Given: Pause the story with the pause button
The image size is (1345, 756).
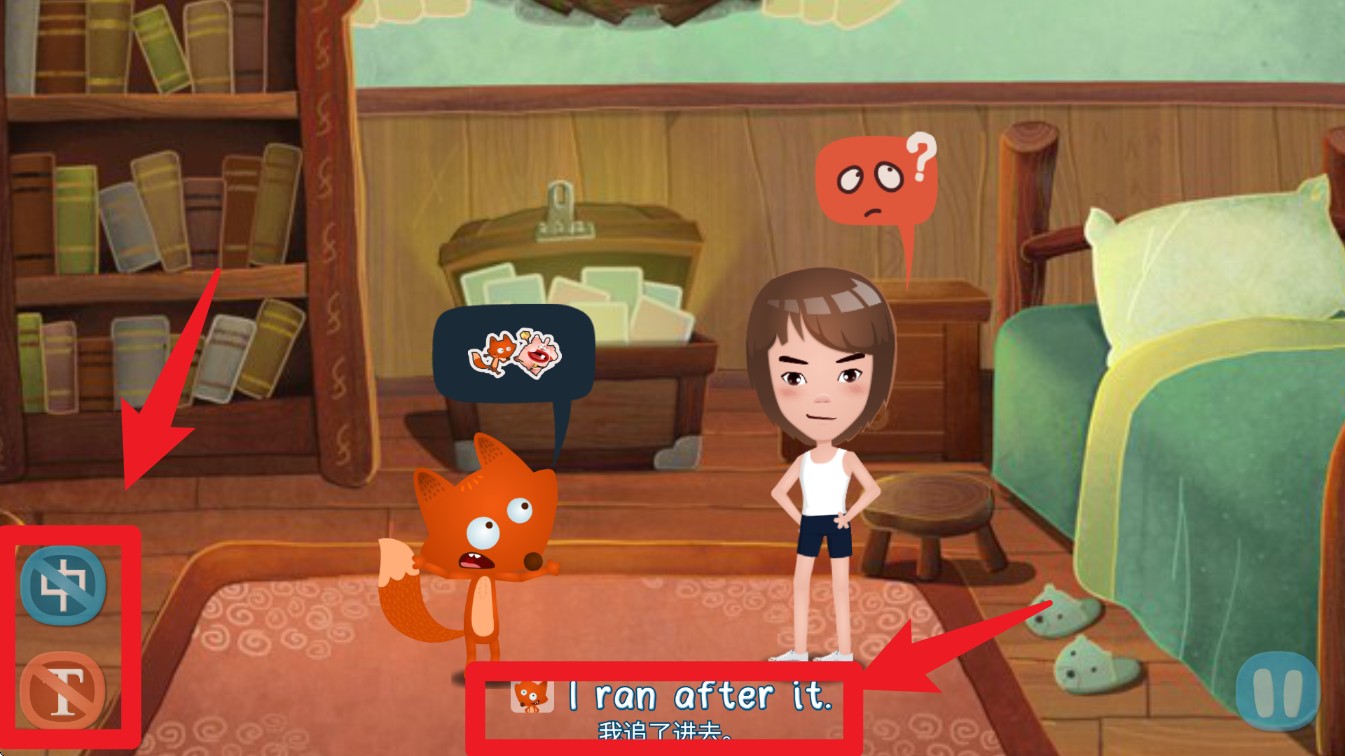Looking at the screenshot, I should [1277, 689].
